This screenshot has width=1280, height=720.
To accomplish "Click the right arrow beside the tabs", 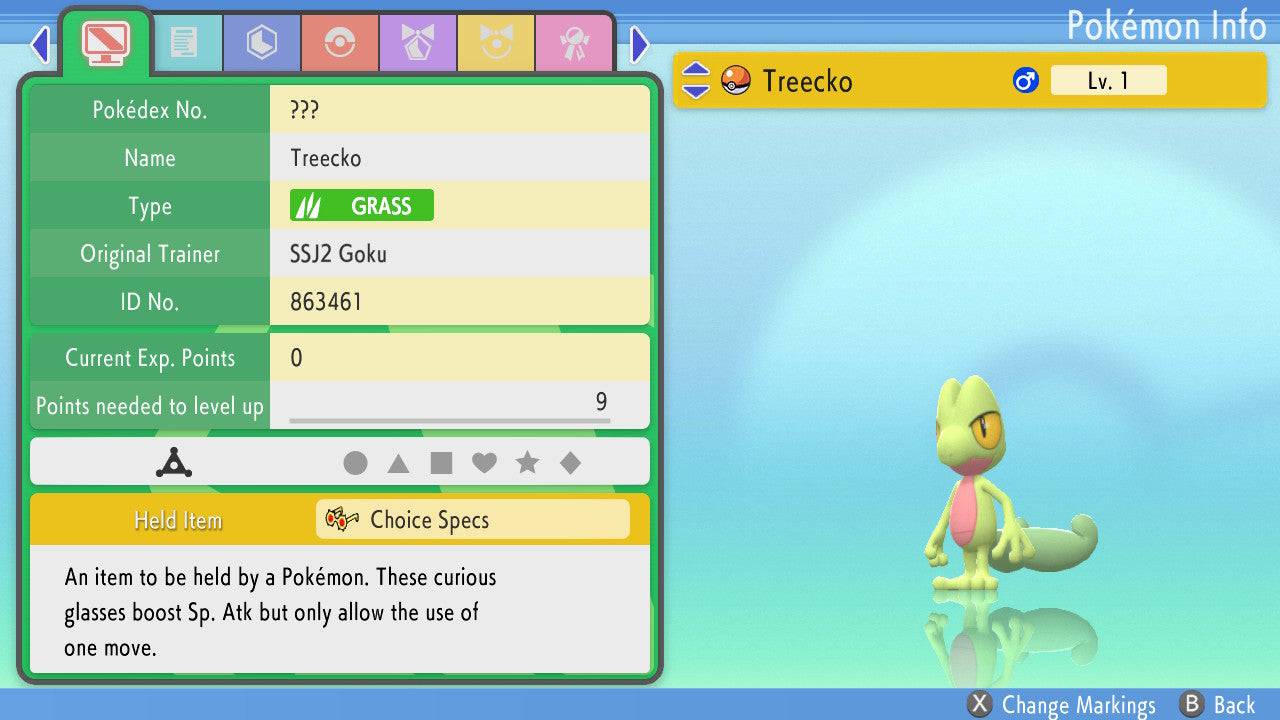I will click(x=640, y=44).
